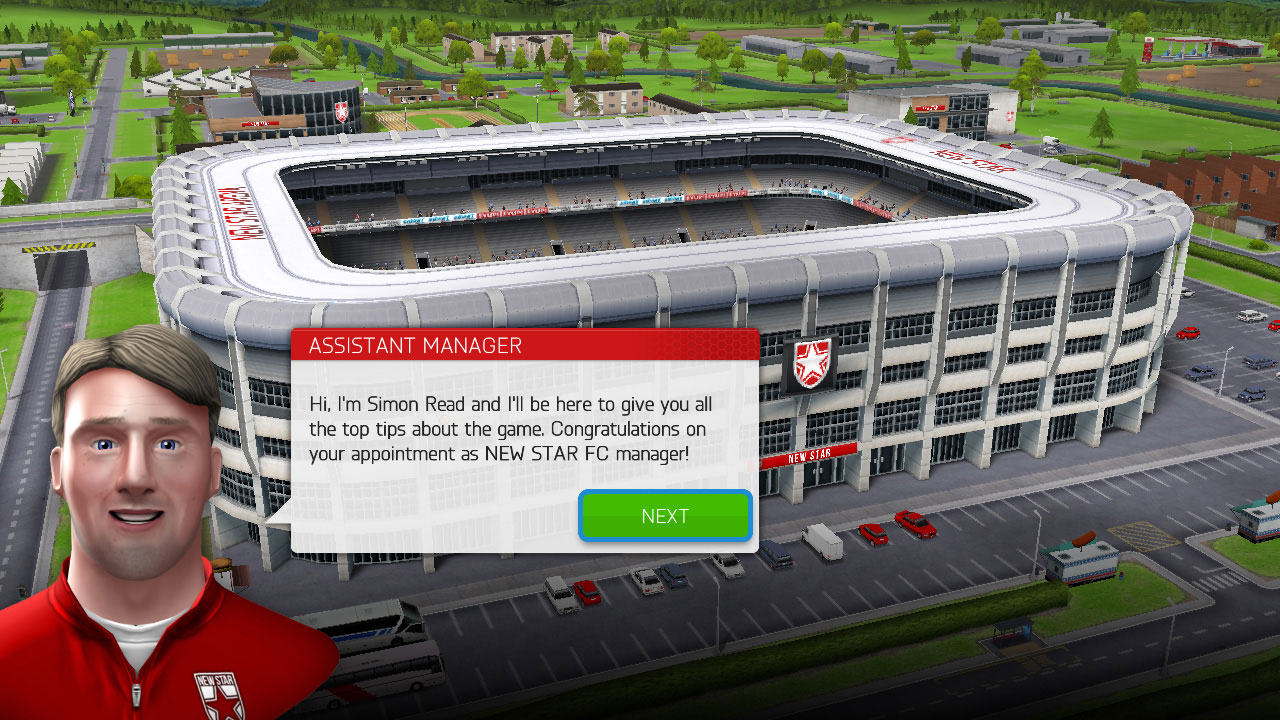Click the ASSISTANT MANAGER dialog header
The width and height of the screenshot is (1280, 720).
[415, 345]
